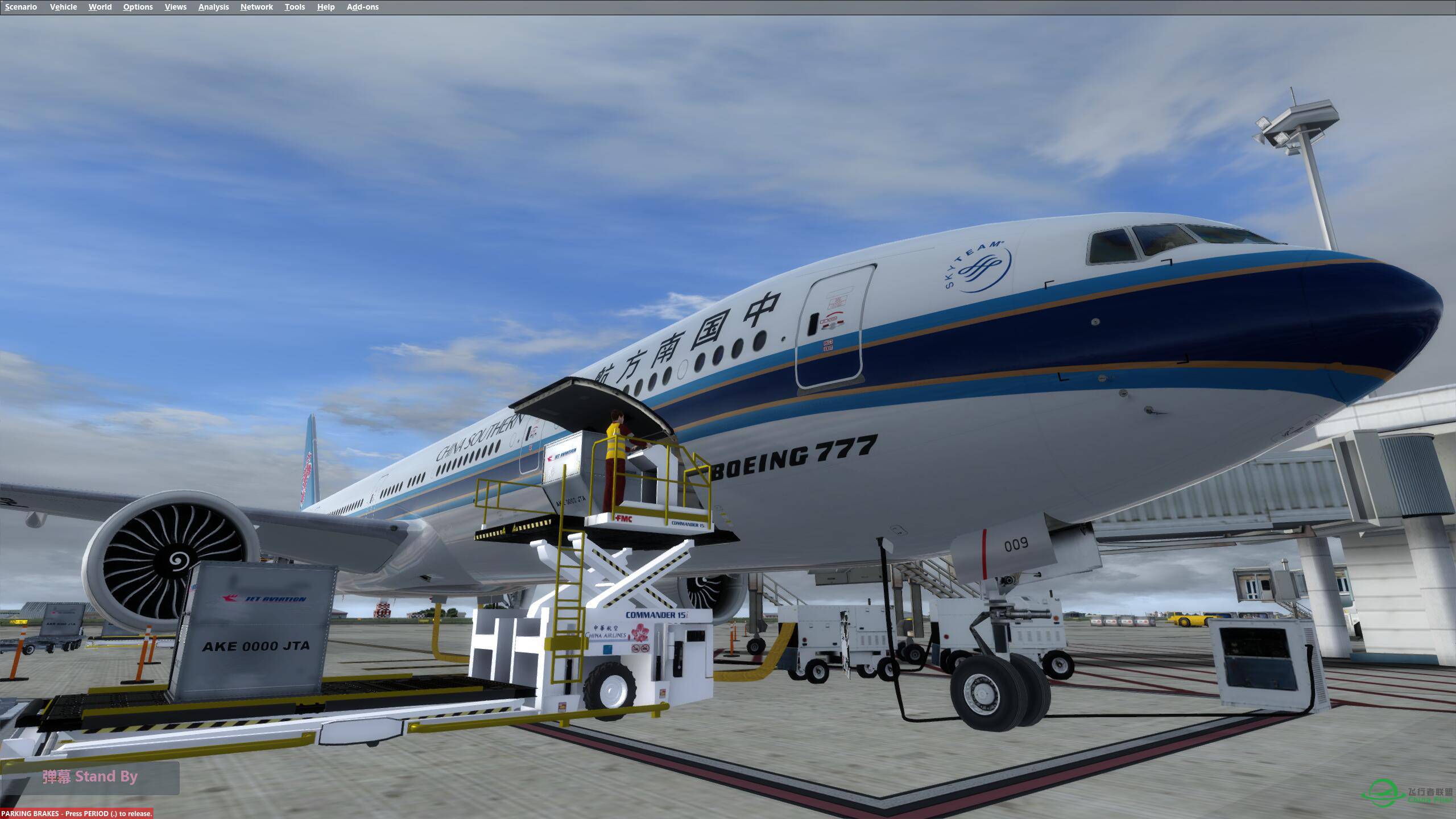
Task: Dismiss the PARKING BRAKES notification banner
Action: click(76, 813)
